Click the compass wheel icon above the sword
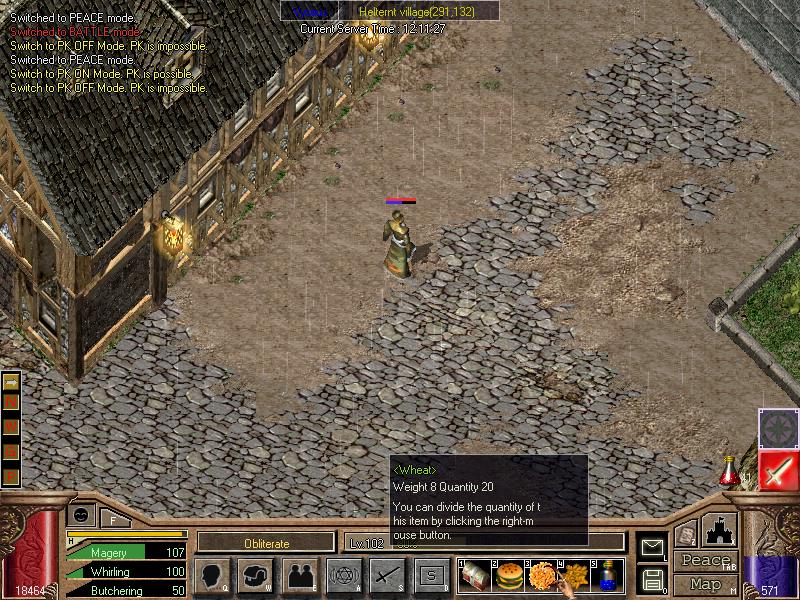The image size is (800, 600). 777,428
